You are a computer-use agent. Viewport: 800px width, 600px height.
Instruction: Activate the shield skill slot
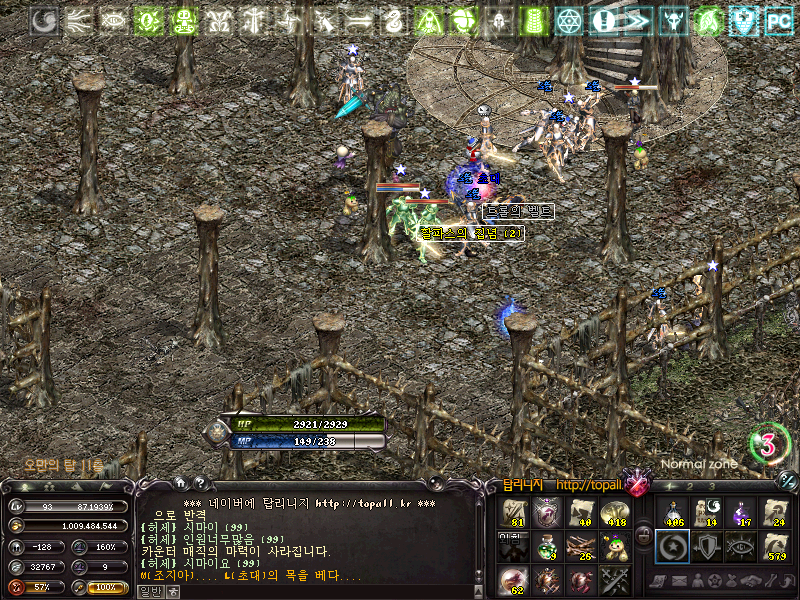tap(707, 546)
